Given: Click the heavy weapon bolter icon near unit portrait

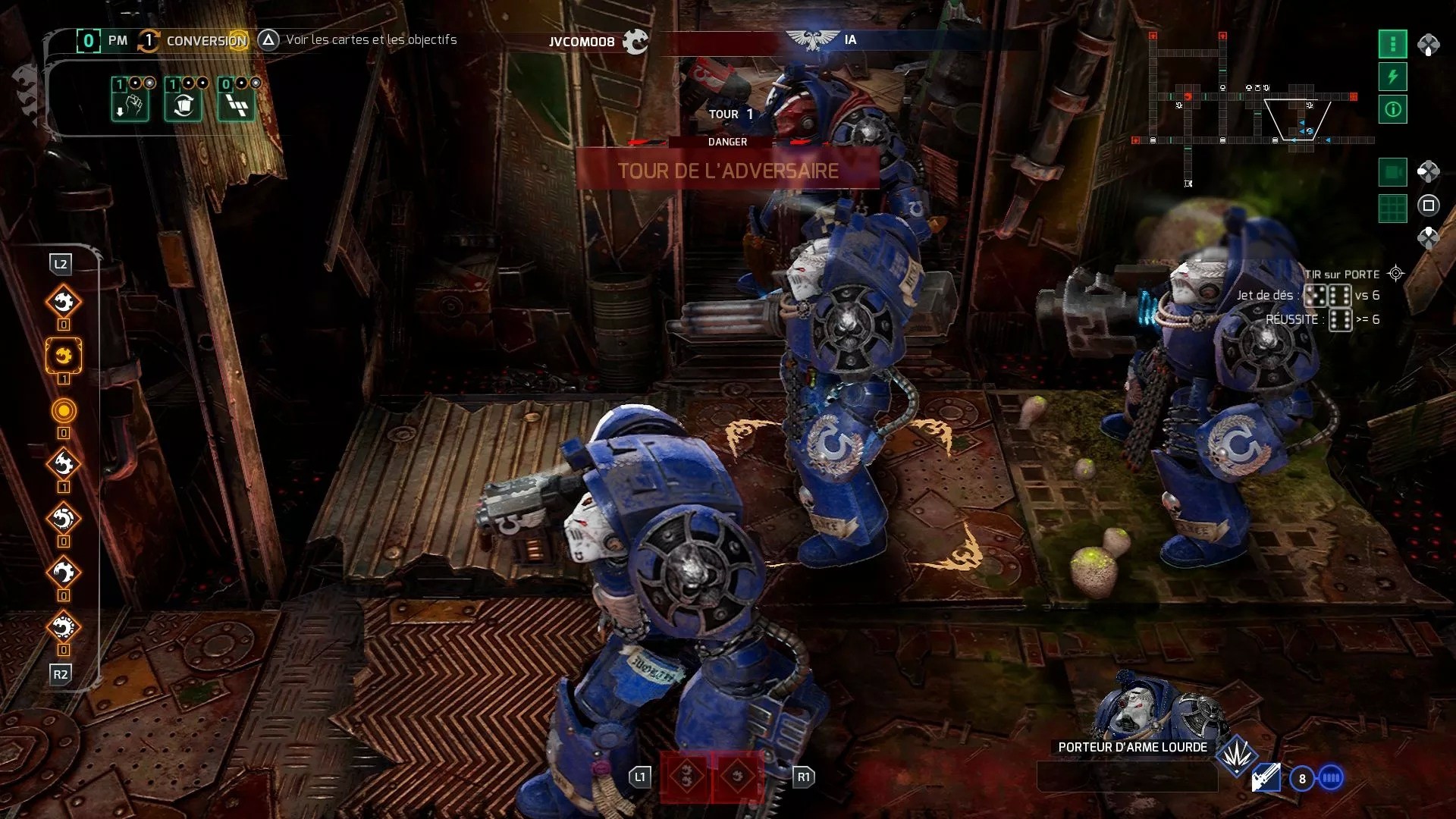Looking at the screenshot, I should (1265, 777).
